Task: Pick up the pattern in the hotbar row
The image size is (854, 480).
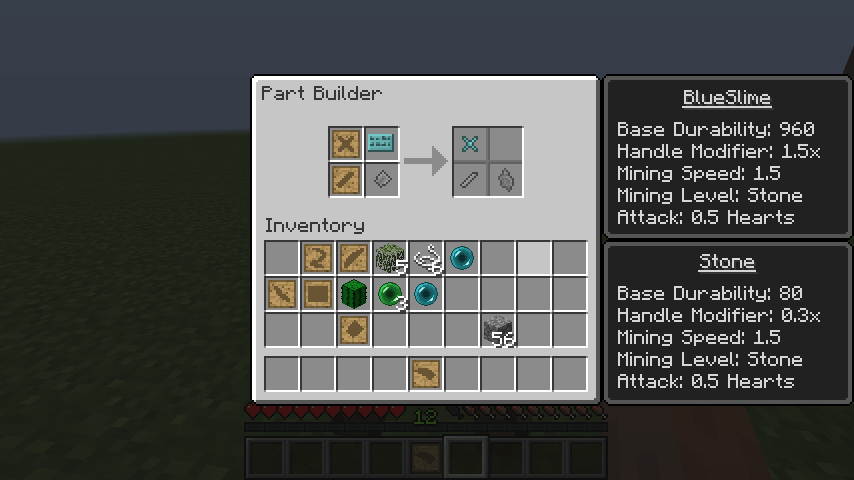Action: [x=426, y=373]
